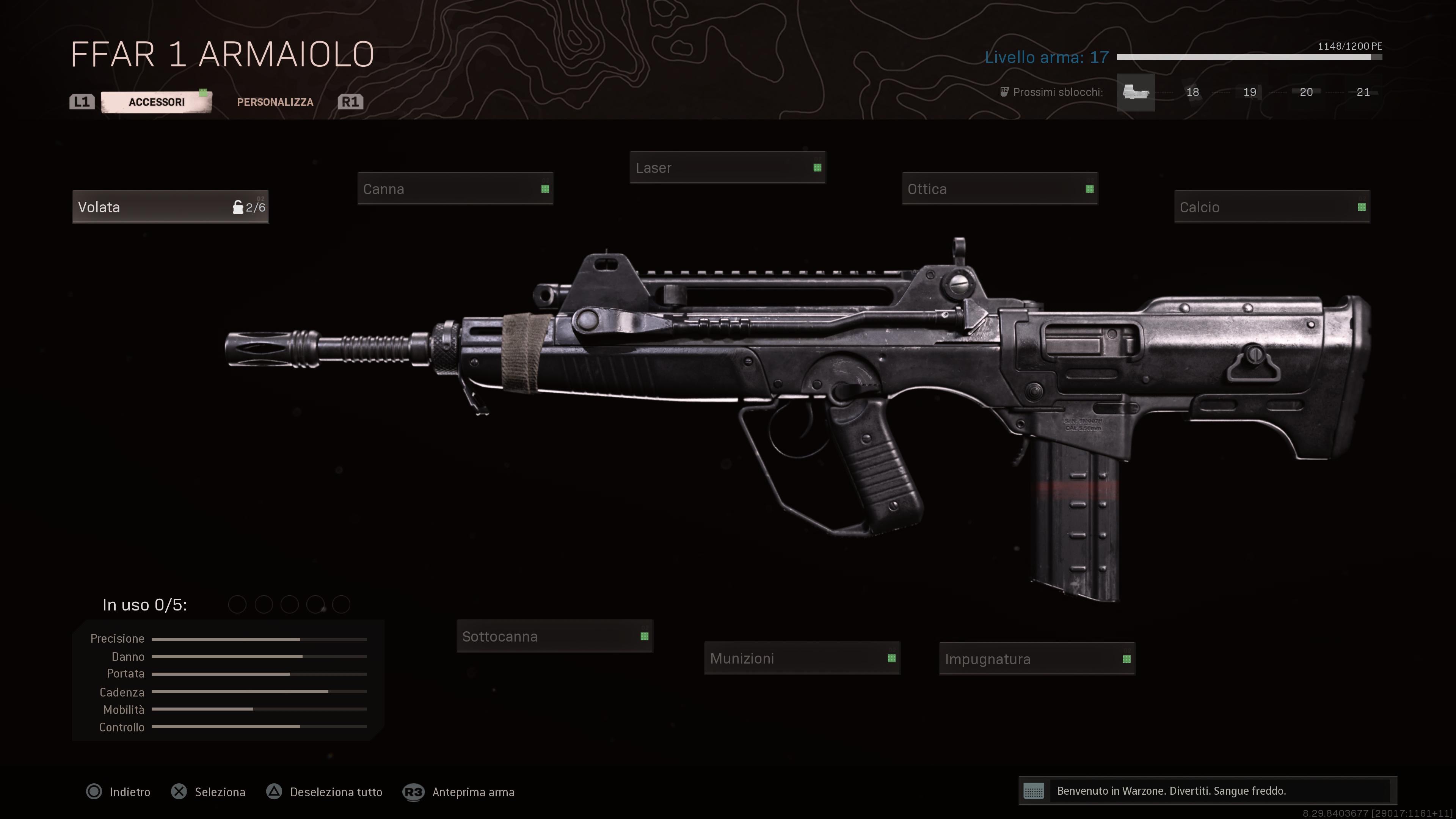Select the Laser attachment slot
The width and height of the screenshot is (1456, 819).
coord(728,167)
